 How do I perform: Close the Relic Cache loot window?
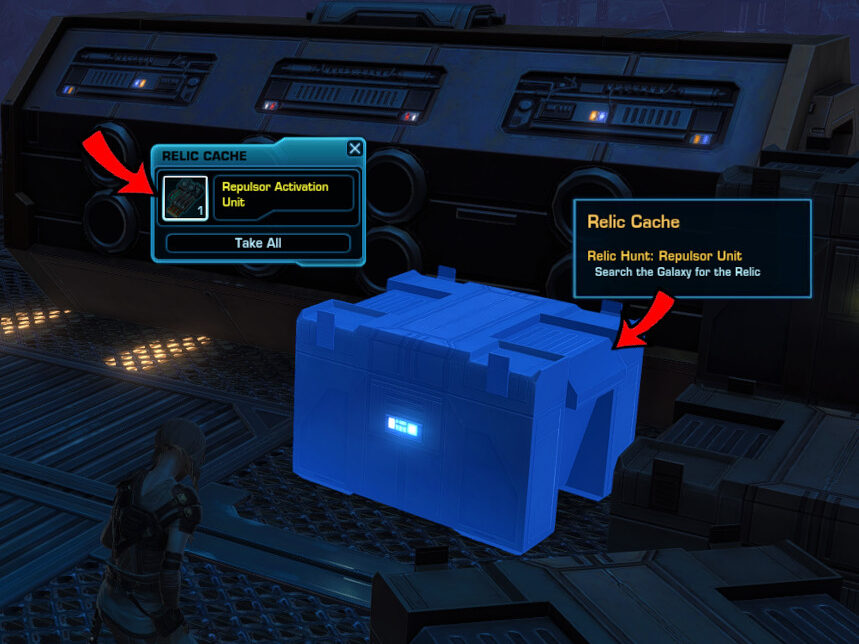354,149
